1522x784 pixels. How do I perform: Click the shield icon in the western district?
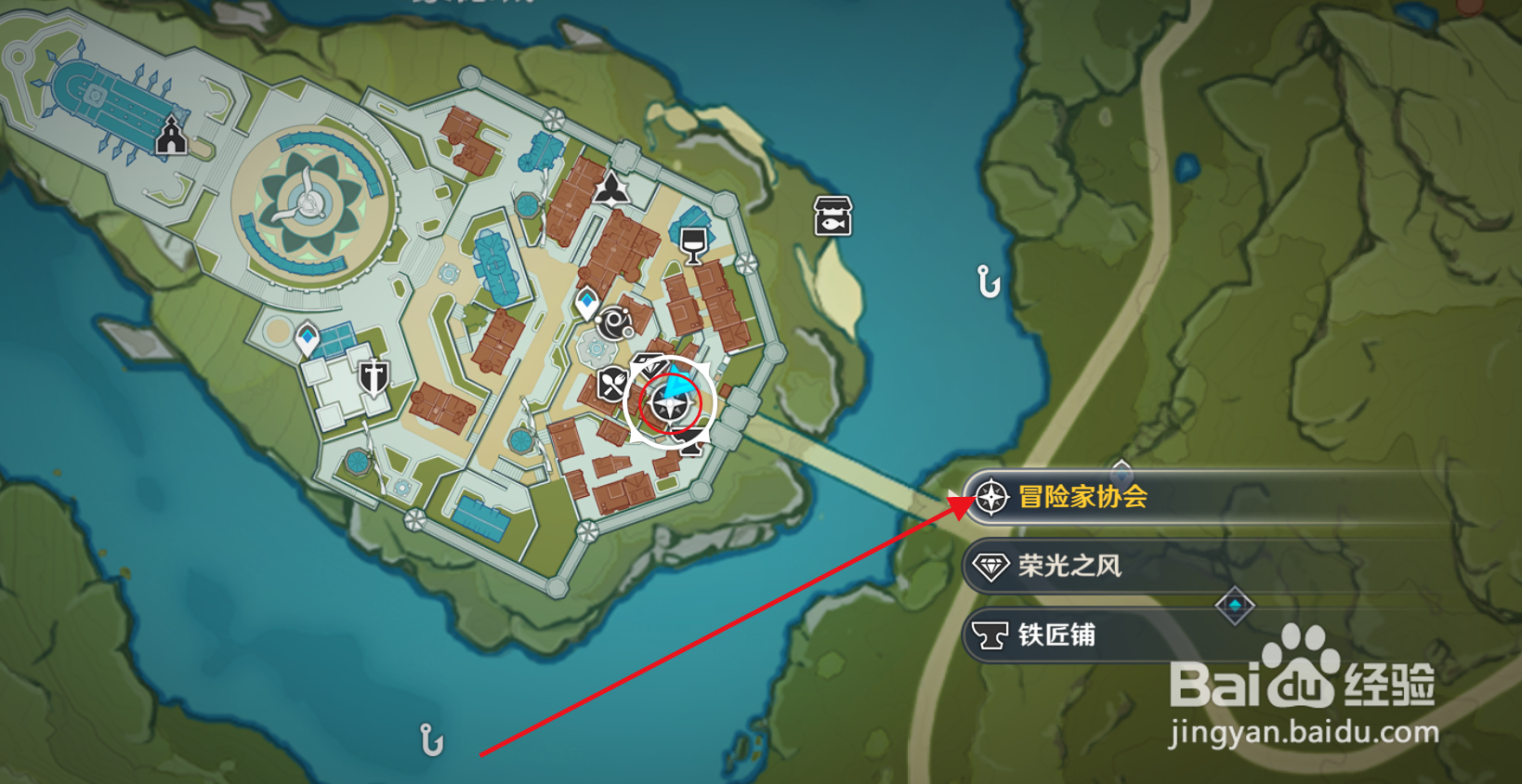pos(375,375)
